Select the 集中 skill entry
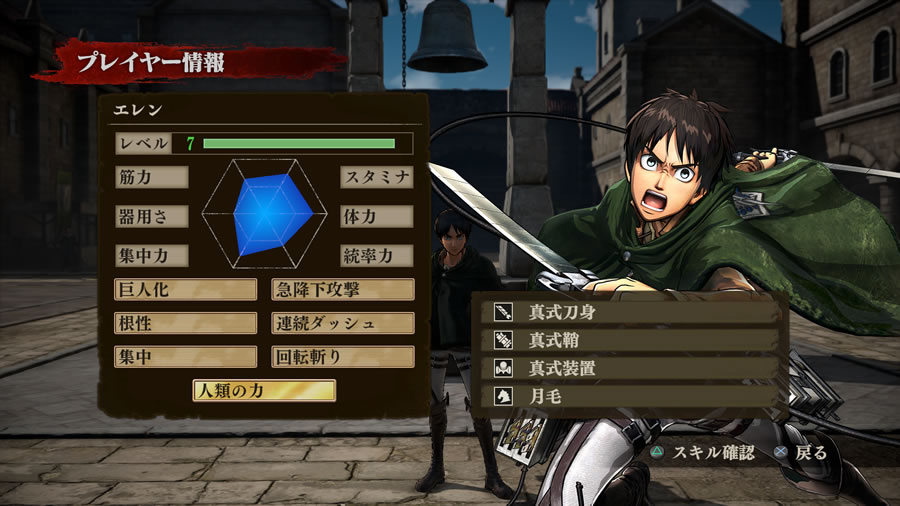Image resolution: width=900 pixels, height=506 pixels. [185, 357]
